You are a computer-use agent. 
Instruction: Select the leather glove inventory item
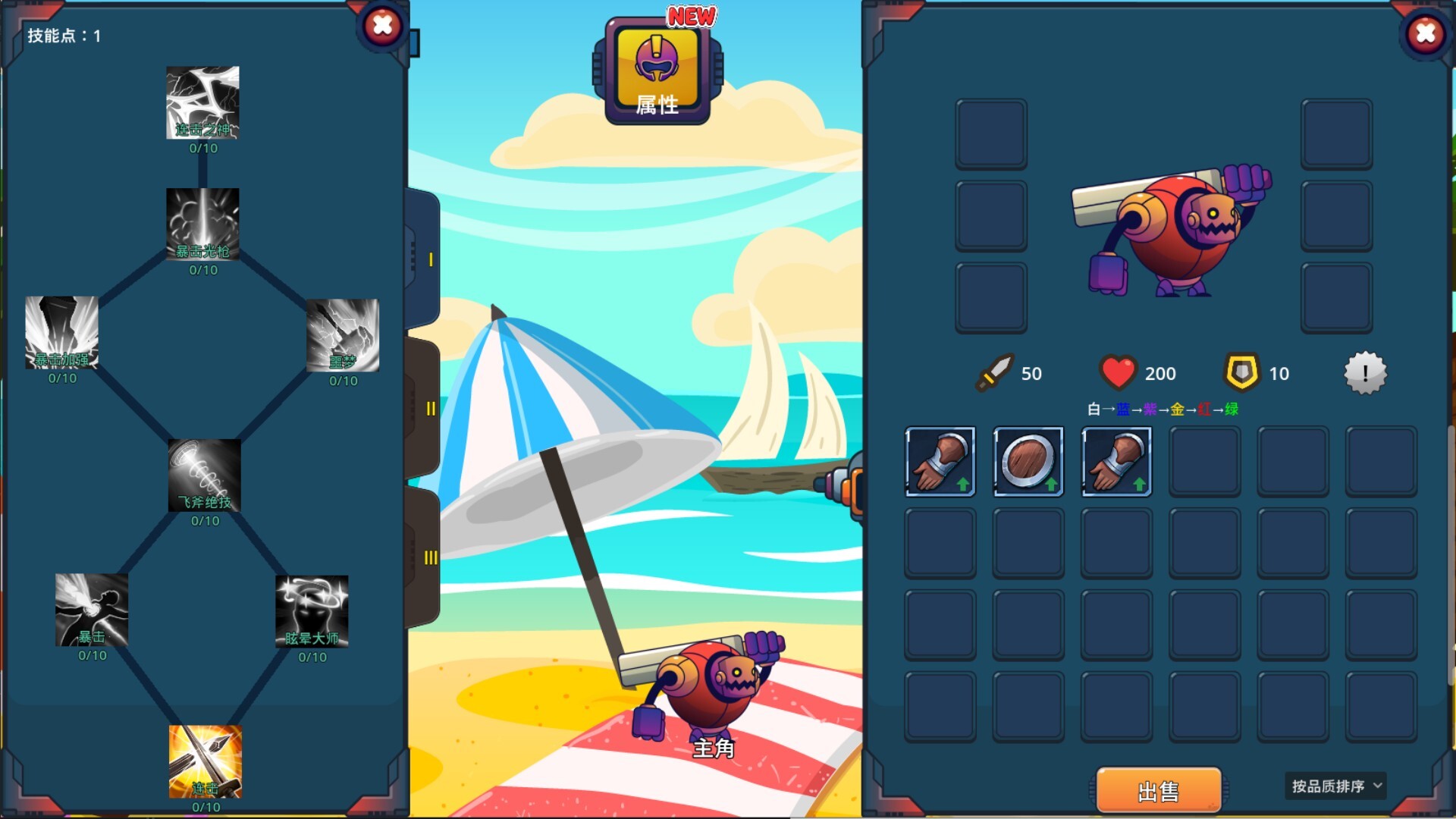[940, 461]
